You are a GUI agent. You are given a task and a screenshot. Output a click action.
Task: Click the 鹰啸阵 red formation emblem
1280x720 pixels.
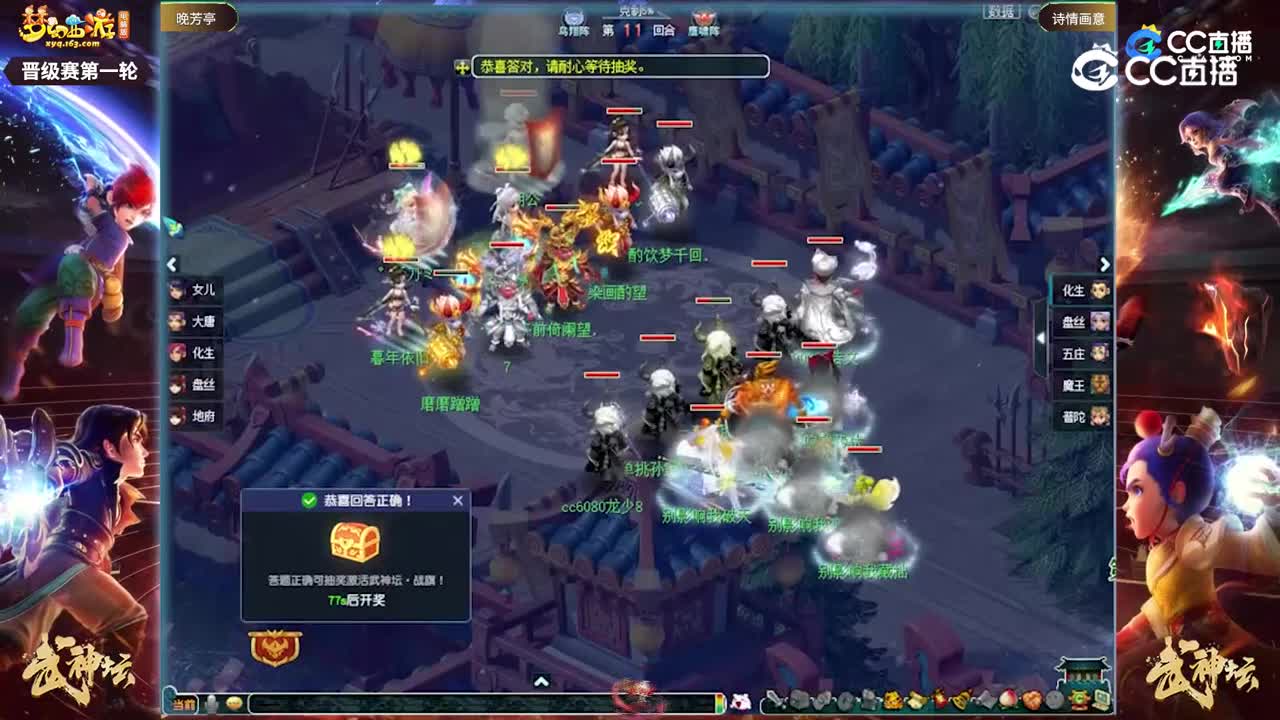coord(703,16)
